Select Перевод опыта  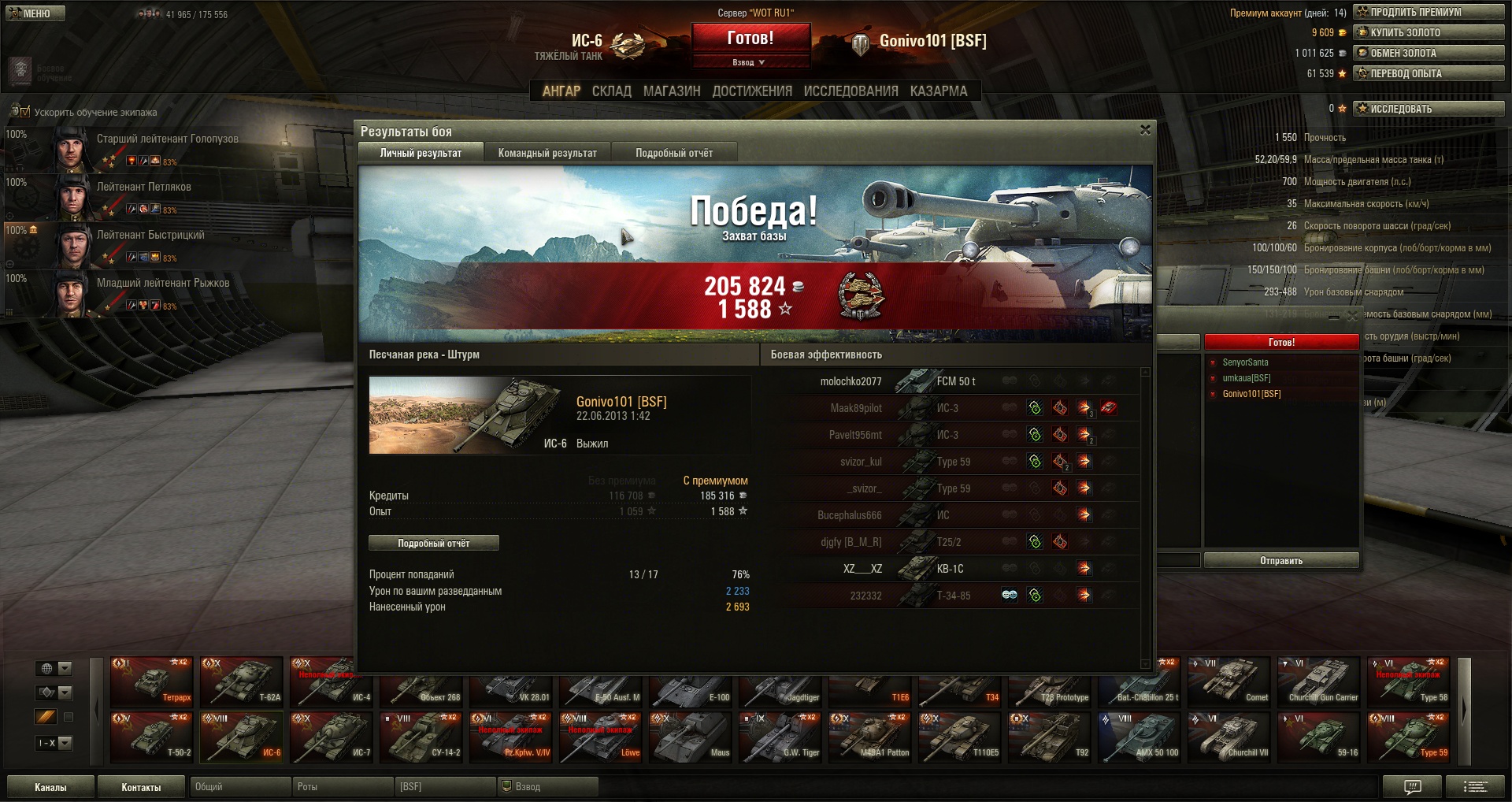pyautogui.click(x=1429, y=73)
